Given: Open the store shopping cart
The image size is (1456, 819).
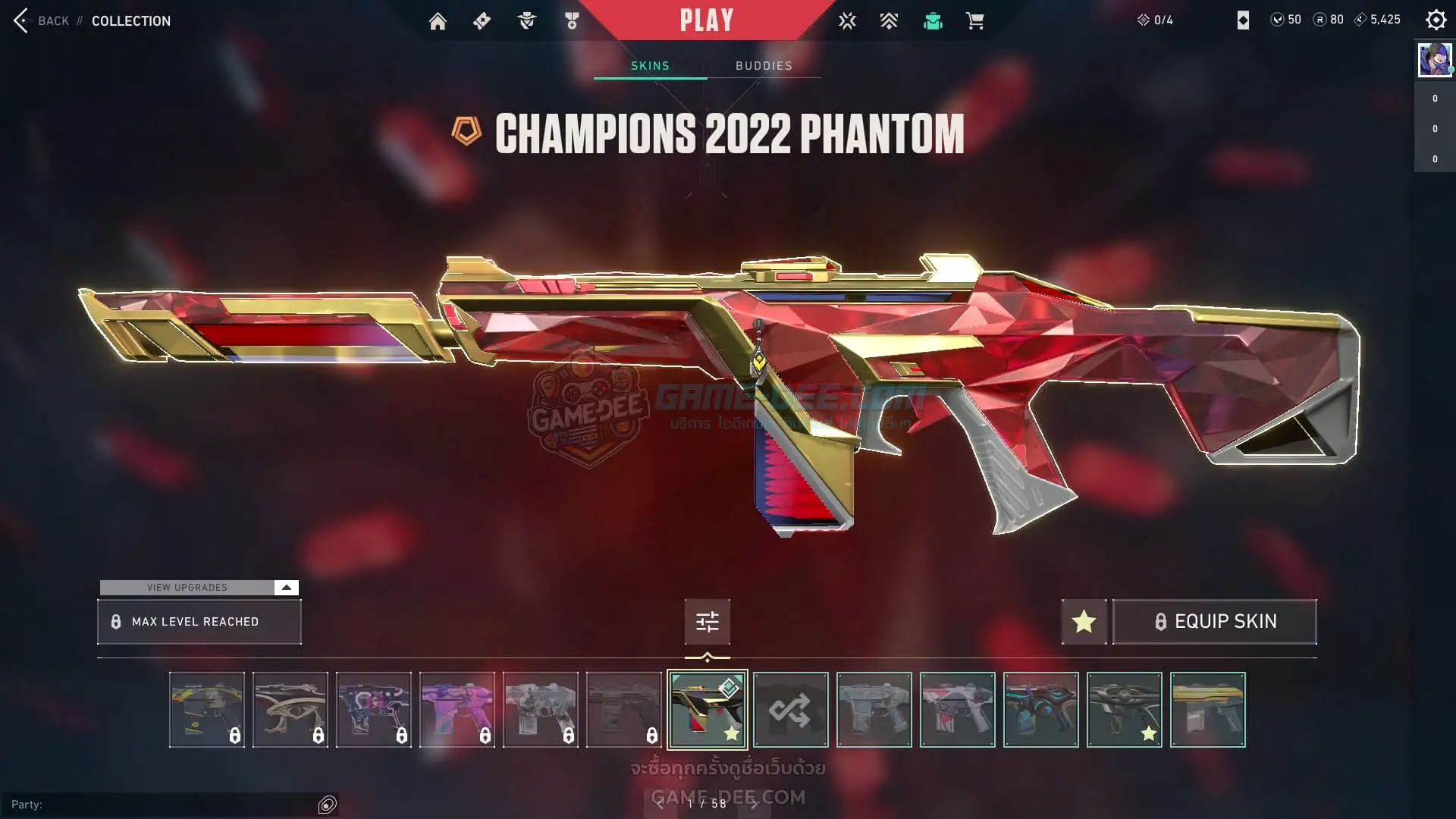Looking at the screenshot, I should pos(974,21).
